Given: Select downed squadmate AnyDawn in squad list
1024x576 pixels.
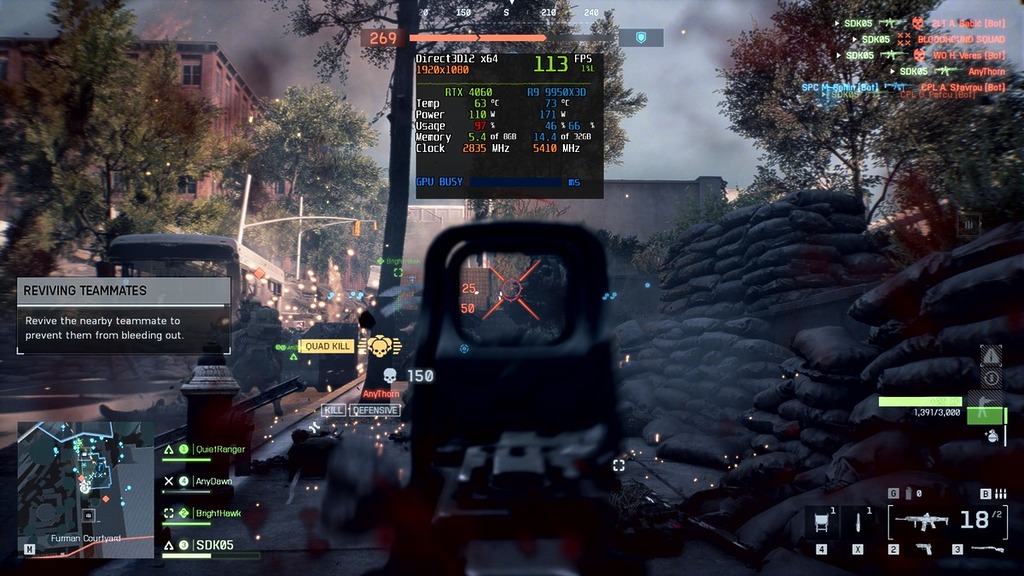Looking at the screenshot, I should click(x=214, y=481).
